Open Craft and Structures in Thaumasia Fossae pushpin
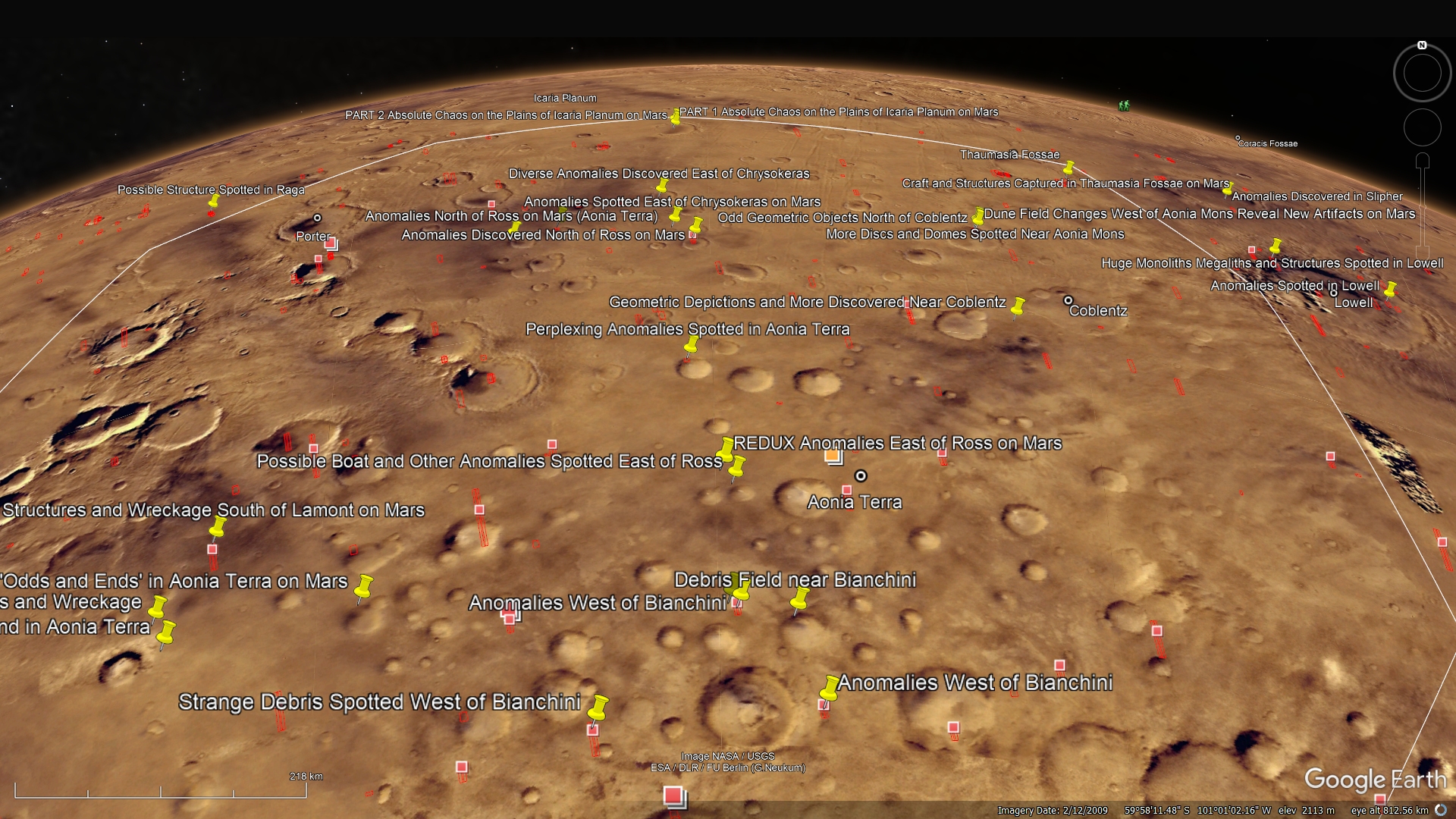The height and width of the screenshot is (819, 1456). (x=1068, y=168)
